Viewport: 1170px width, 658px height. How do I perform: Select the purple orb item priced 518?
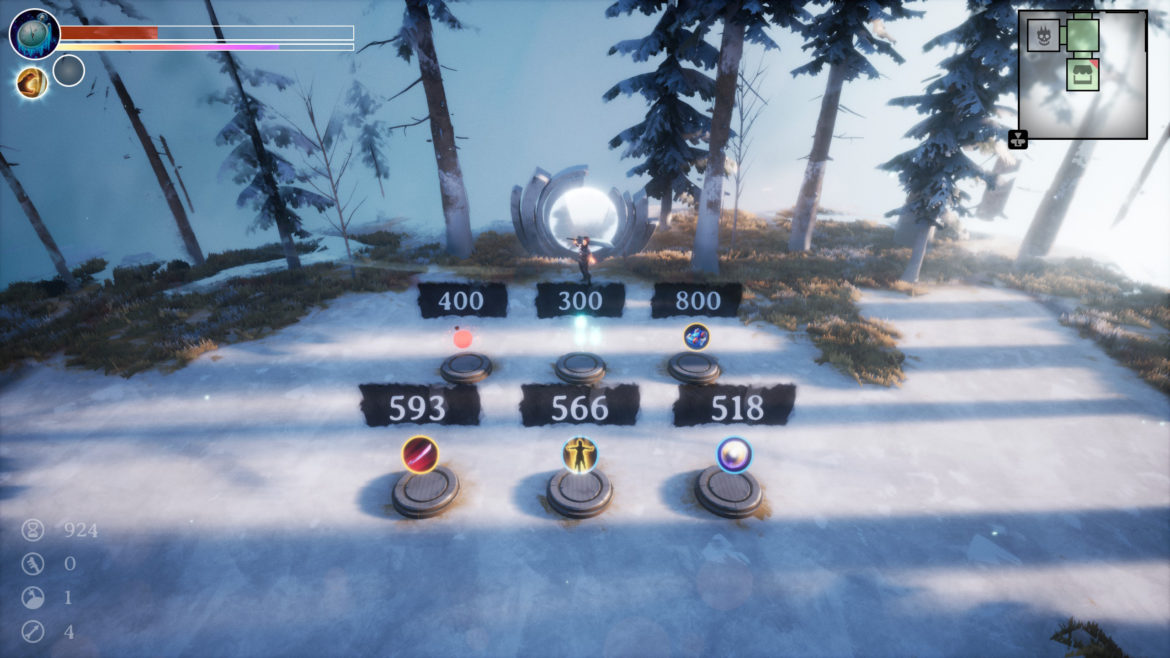734,455
